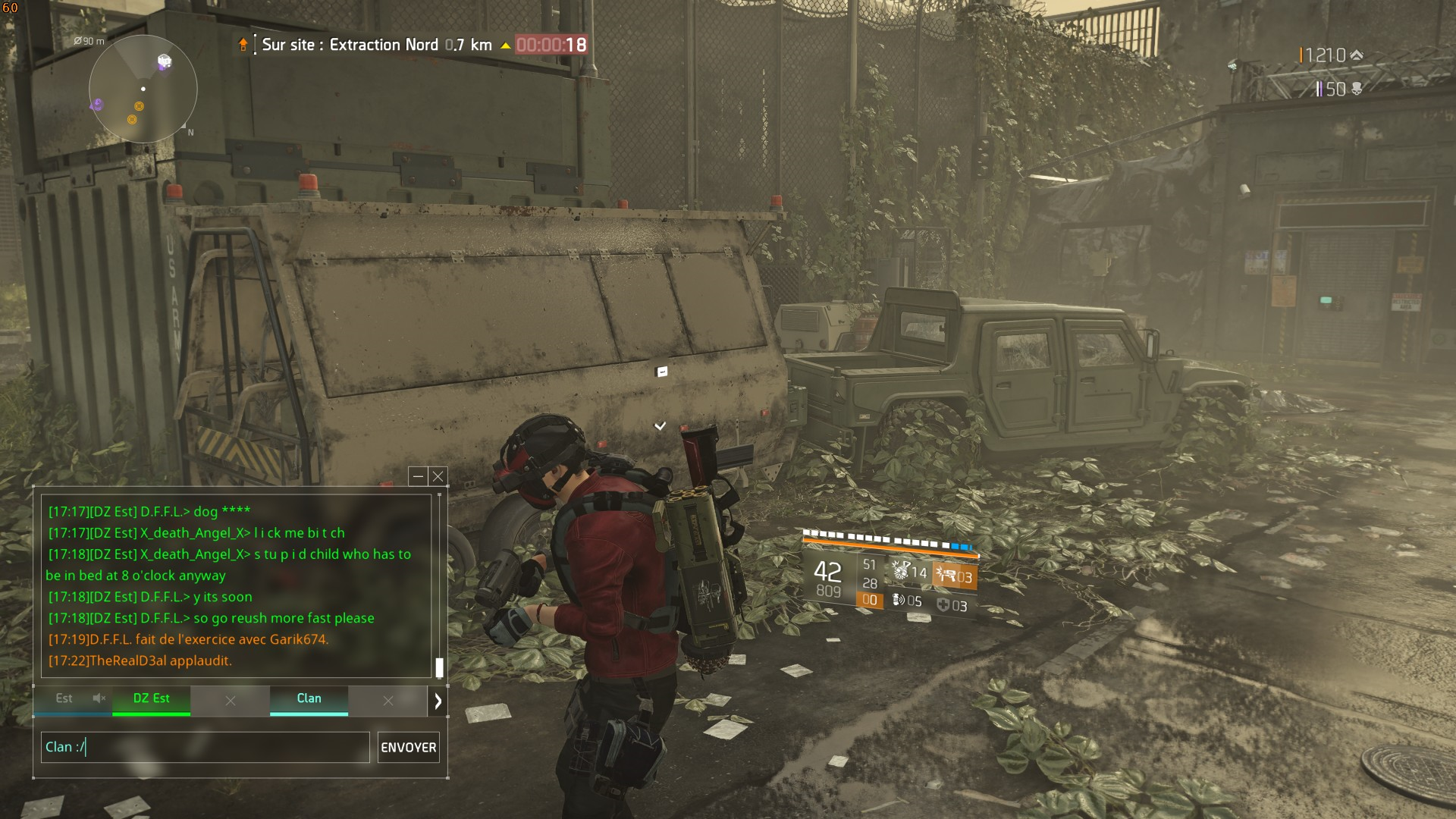Select the Clan chat tab

309,699
